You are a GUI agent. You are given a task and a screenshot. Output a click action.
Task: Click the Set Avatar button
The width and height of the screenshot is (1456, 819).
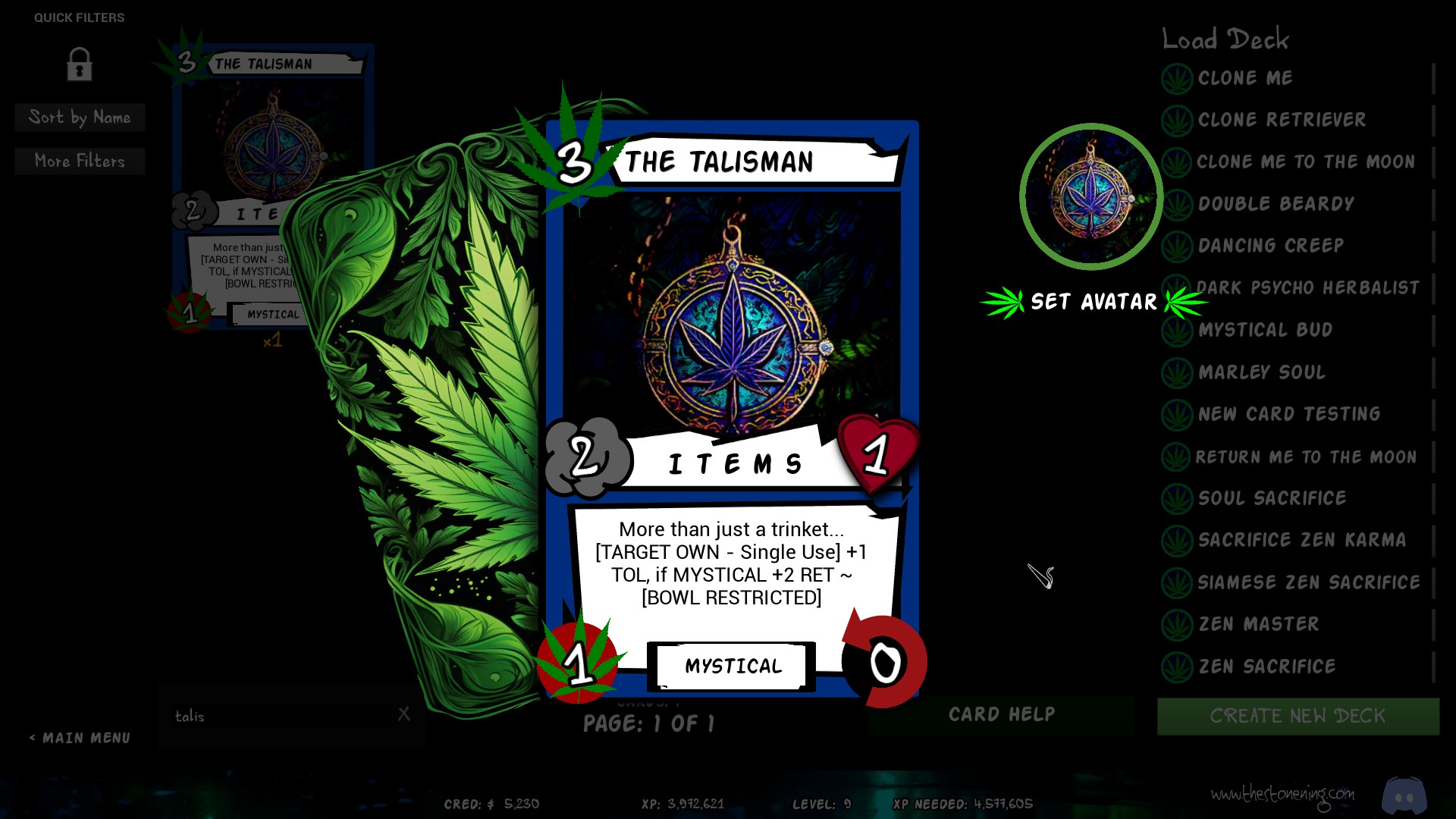(x=1093, y=302)
